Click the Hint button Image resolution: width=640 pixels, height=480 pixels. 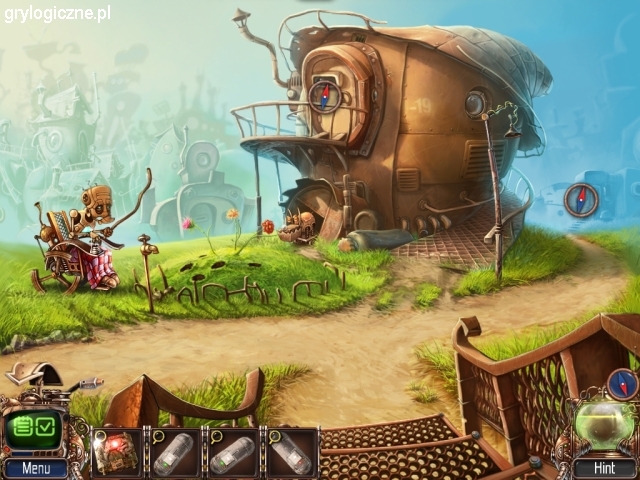pos(602,467)
